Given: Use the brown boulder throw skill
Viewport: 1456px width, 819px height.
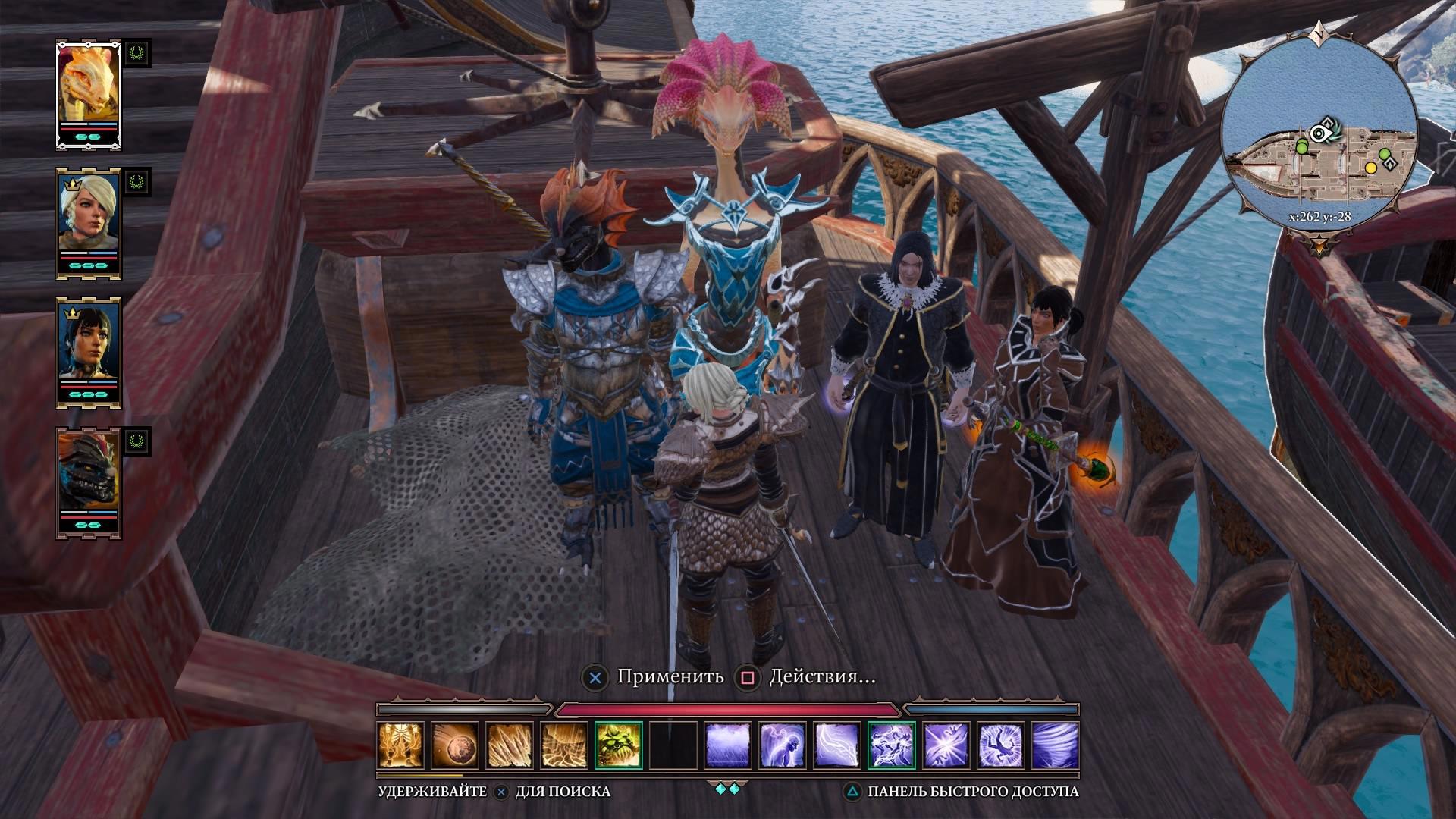Looking at the screenshot, I should pos(455,745).
